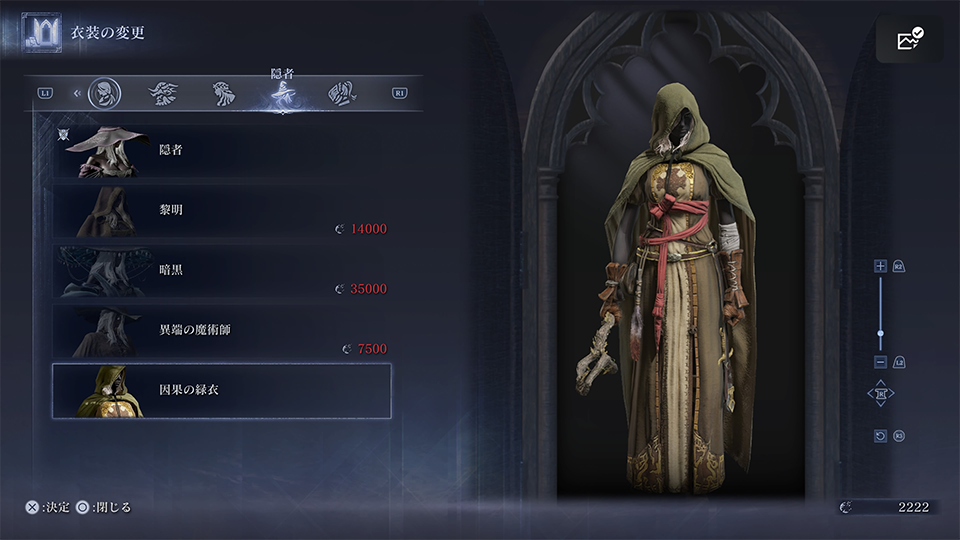The width and height of the screenshot is (960, 540).
Task: Toggle the picture display icon
Action: pos(910,39)
